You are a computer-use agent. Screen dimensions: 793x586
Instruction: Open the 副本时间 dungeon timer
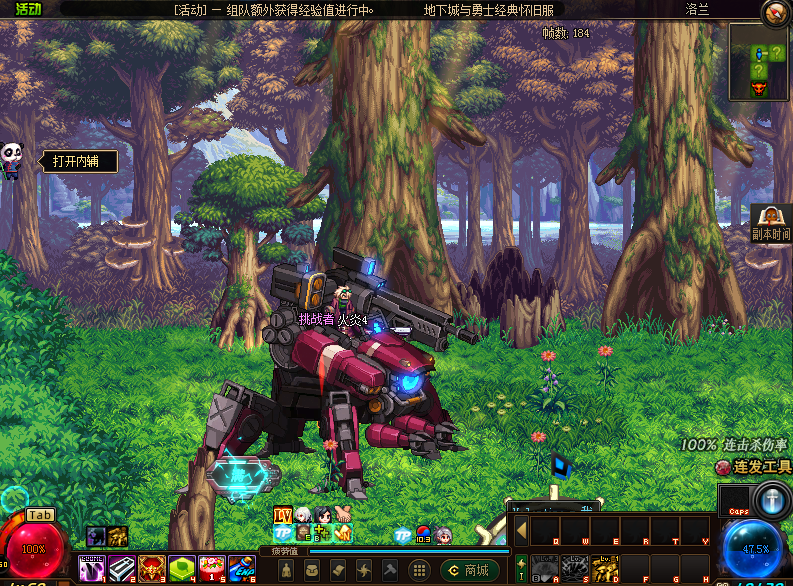771,223
